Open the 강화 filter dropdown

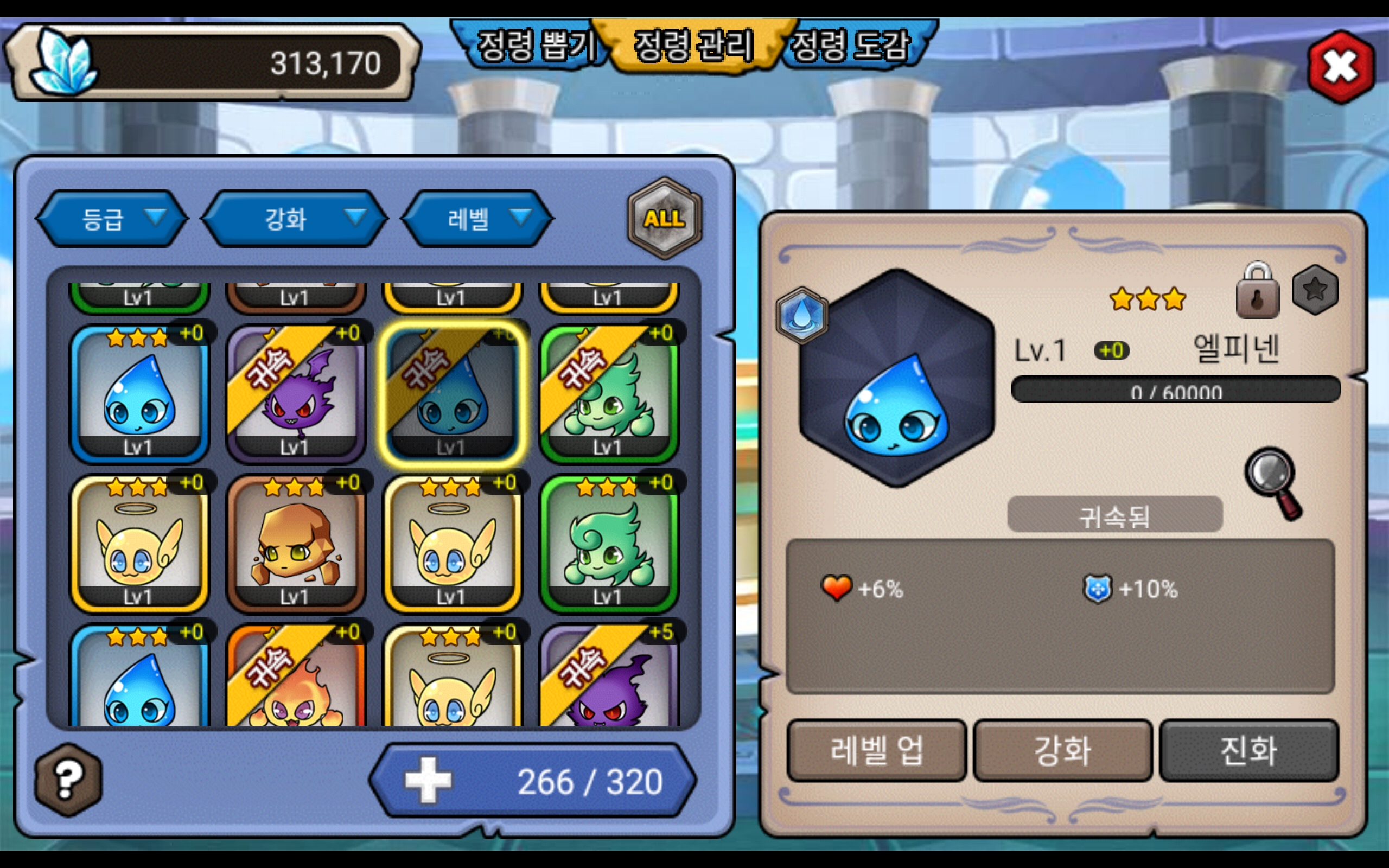(x=295, y=219)
